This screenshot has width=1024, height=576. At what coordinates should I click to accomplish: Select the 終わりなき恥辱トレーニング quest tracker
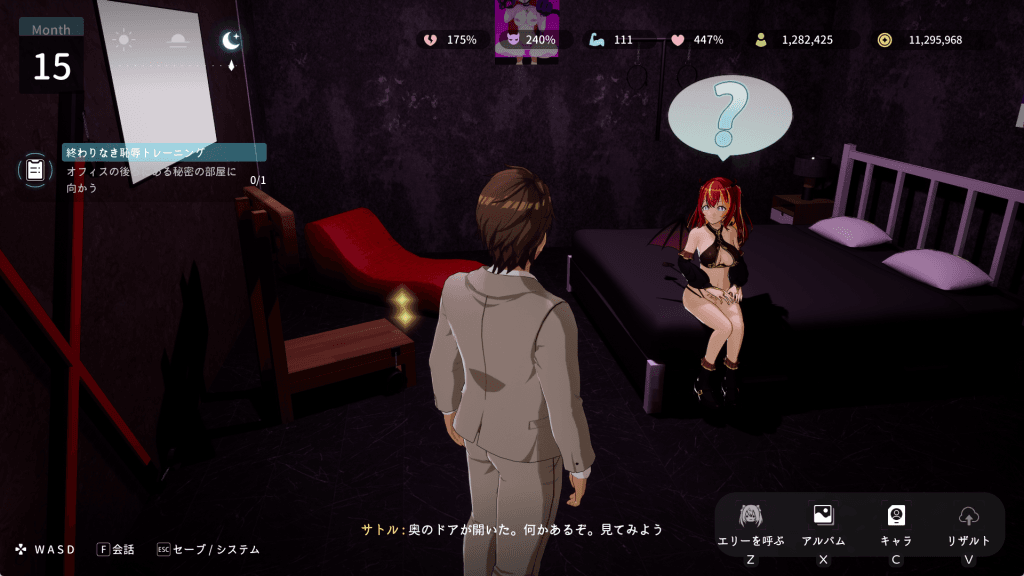[164, 153]
